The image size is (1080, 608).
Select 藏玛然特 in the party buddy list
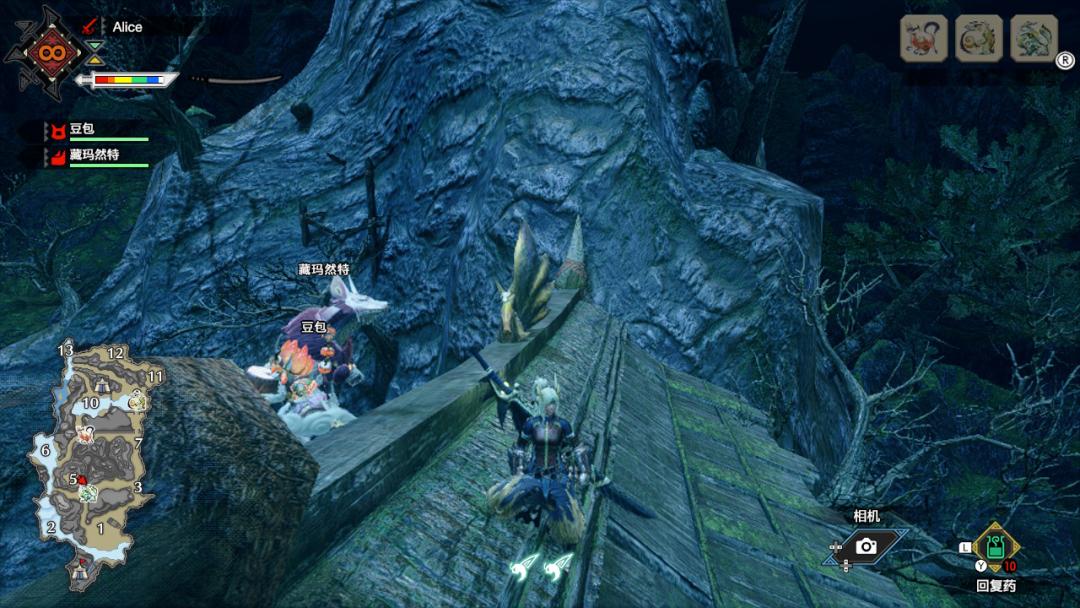click(x=94, y=156)
